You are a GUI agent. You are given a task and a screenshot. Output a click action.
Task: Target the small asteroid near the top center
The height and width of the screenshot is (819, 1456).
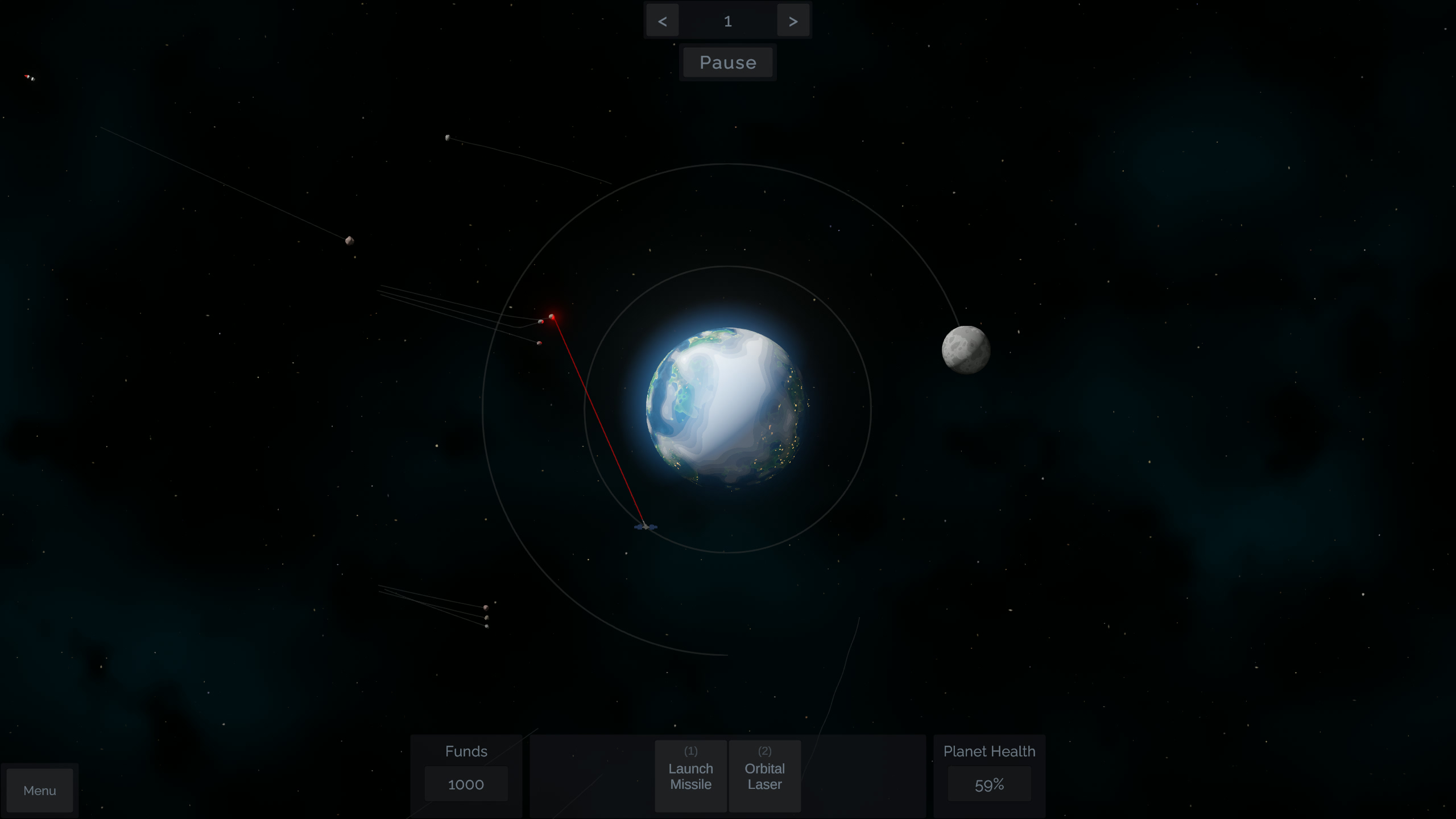click(448, 138)
